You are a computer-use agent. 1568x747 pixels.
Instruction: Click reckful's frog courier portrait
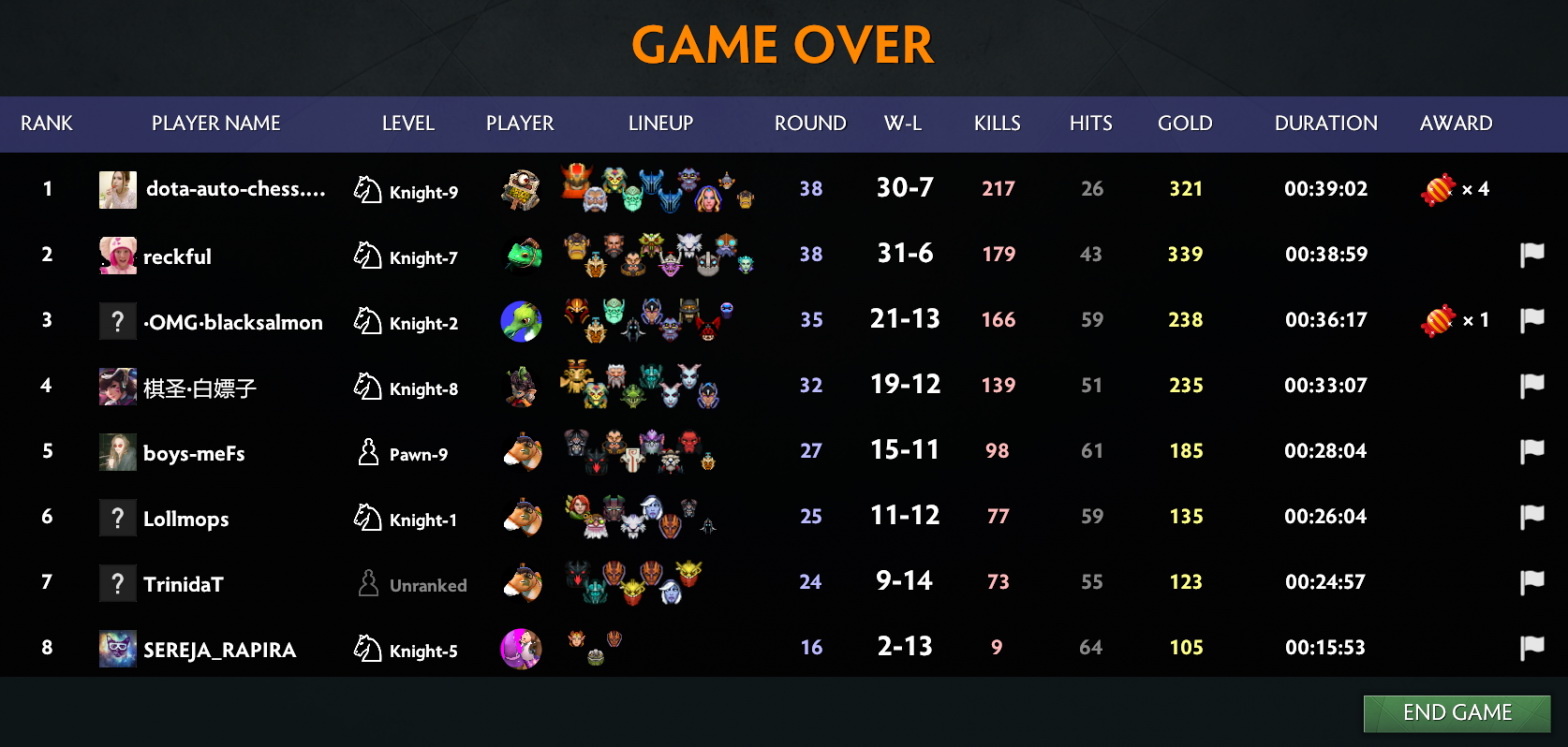[x=520, y=254]
